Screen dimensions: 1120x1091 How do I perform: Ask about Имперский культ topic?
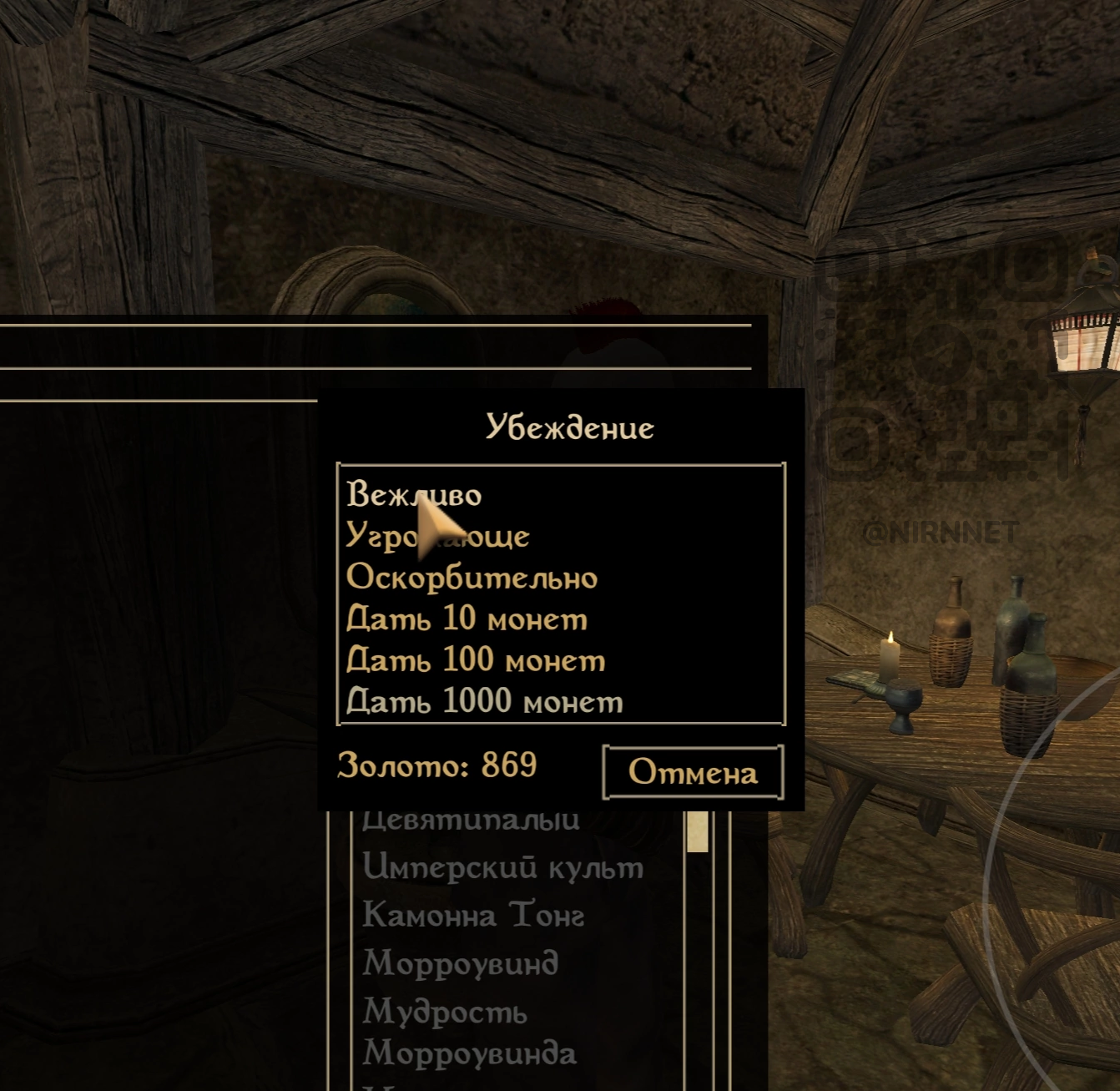[x=502, y=867]
